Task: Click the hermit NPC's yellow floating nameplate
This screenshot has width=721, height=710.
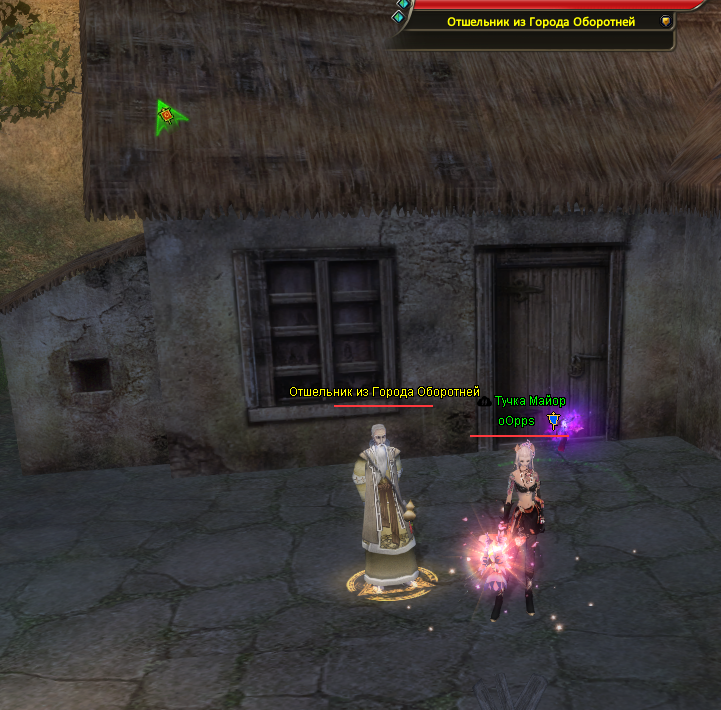Action: coord(384,392)
